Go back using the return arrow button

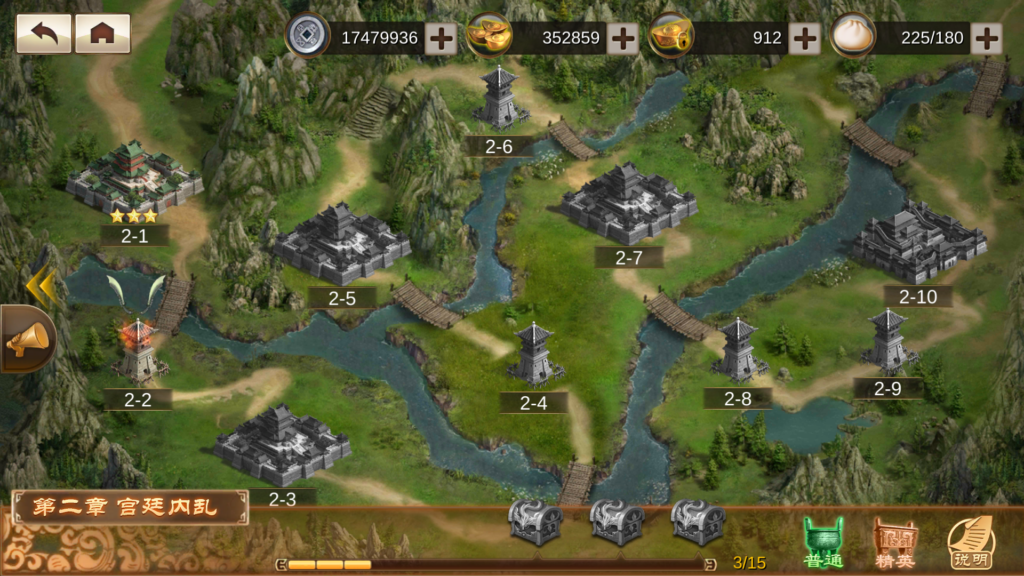point(43,34)
